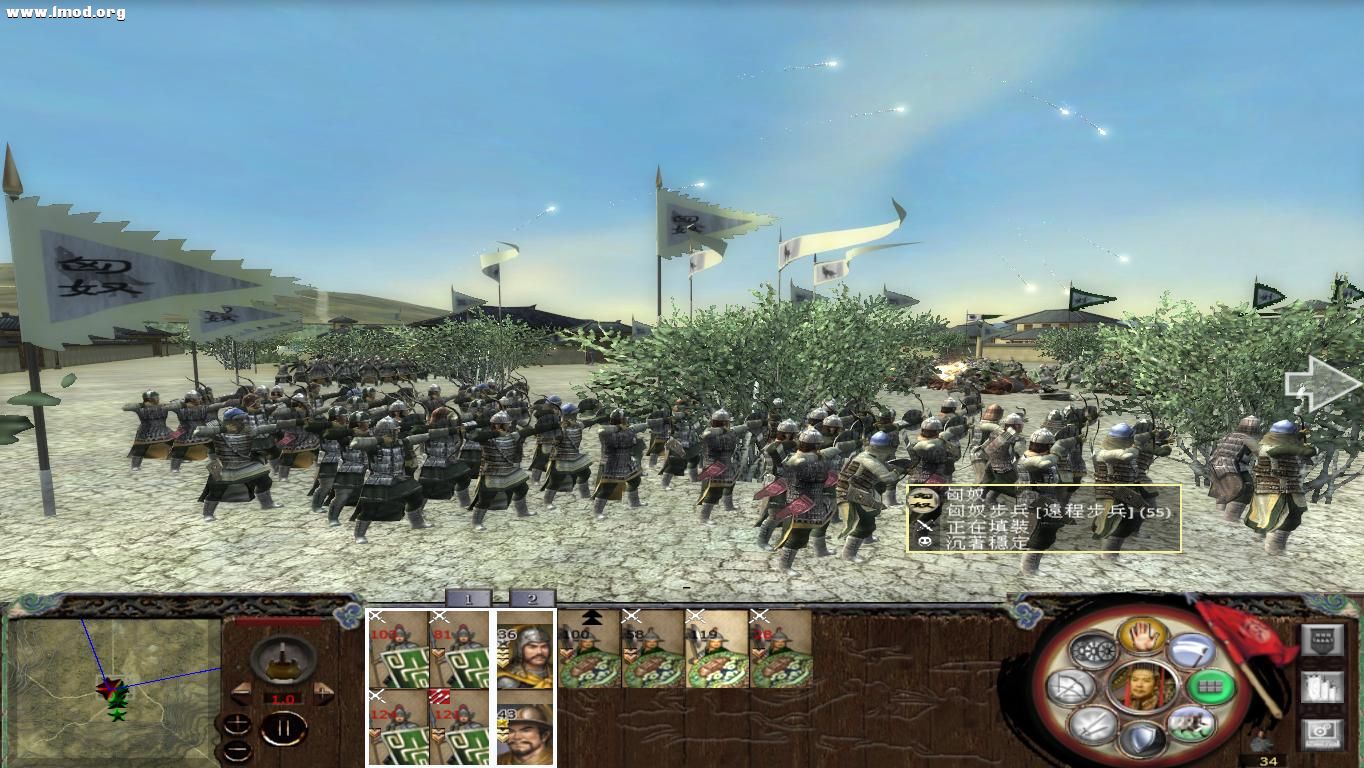Screen dimensions: 1364x768
Task: Open unit details via the shield button
Action: [x=1321, y=642]
